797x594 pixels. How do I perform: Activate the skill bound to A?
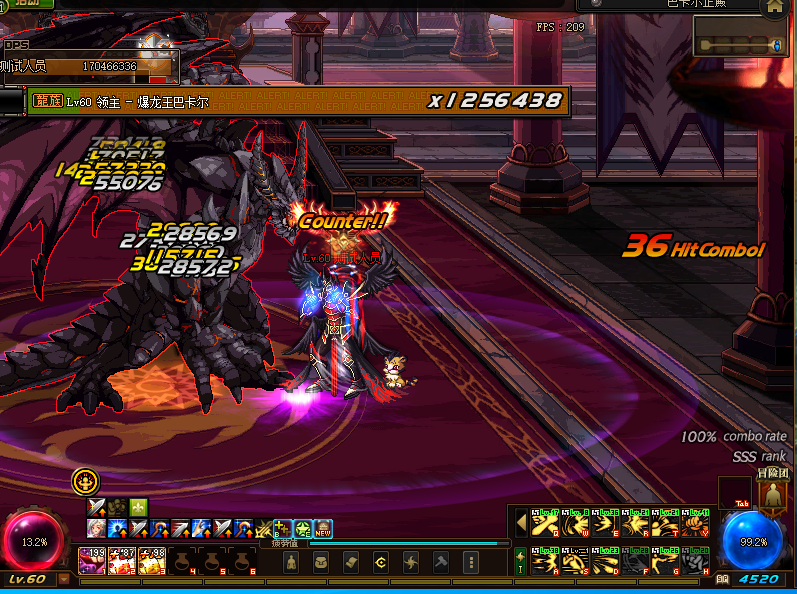545,561
